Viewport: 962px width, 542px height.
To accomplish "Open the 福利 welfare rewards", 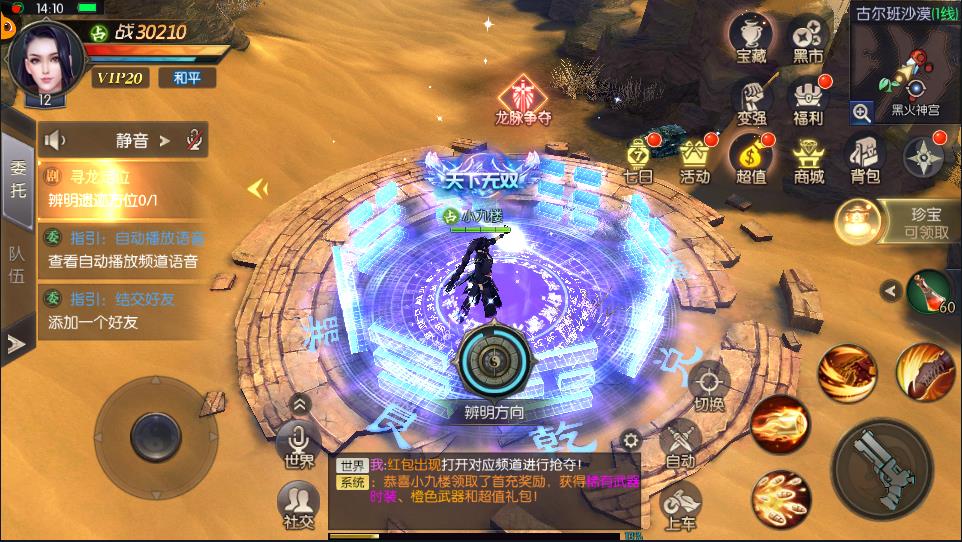I will 807,102.
